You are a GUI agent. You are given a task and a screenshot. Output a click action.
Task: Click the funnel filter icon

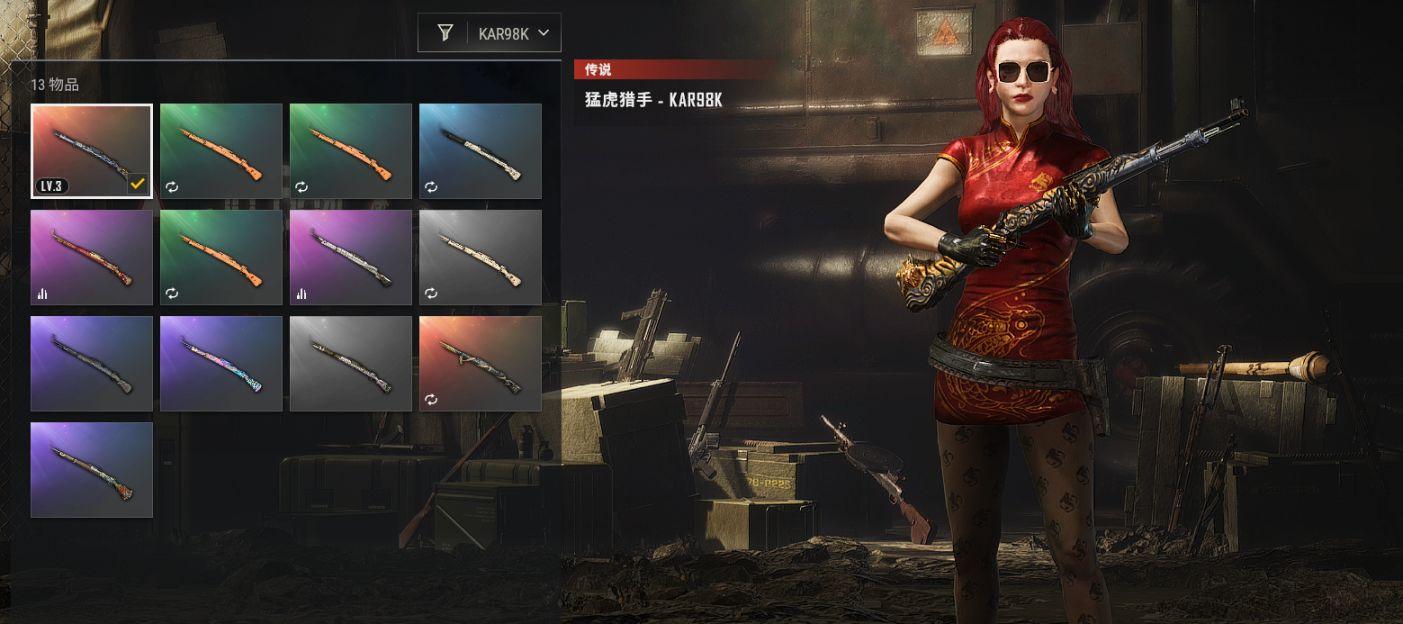pyautogui.click(x=445, y=33)
